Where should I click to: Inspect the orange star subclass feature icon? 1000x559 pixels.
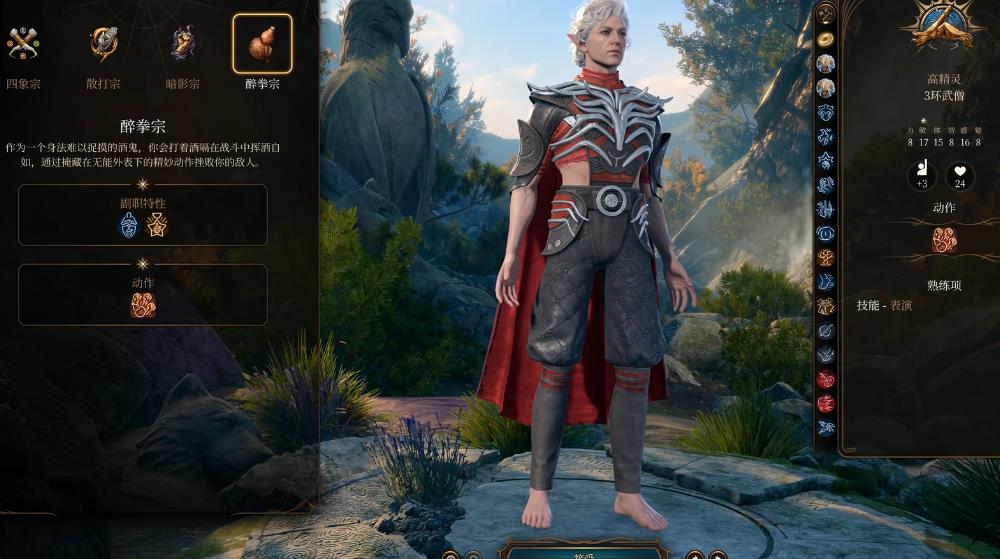(156, 225)
